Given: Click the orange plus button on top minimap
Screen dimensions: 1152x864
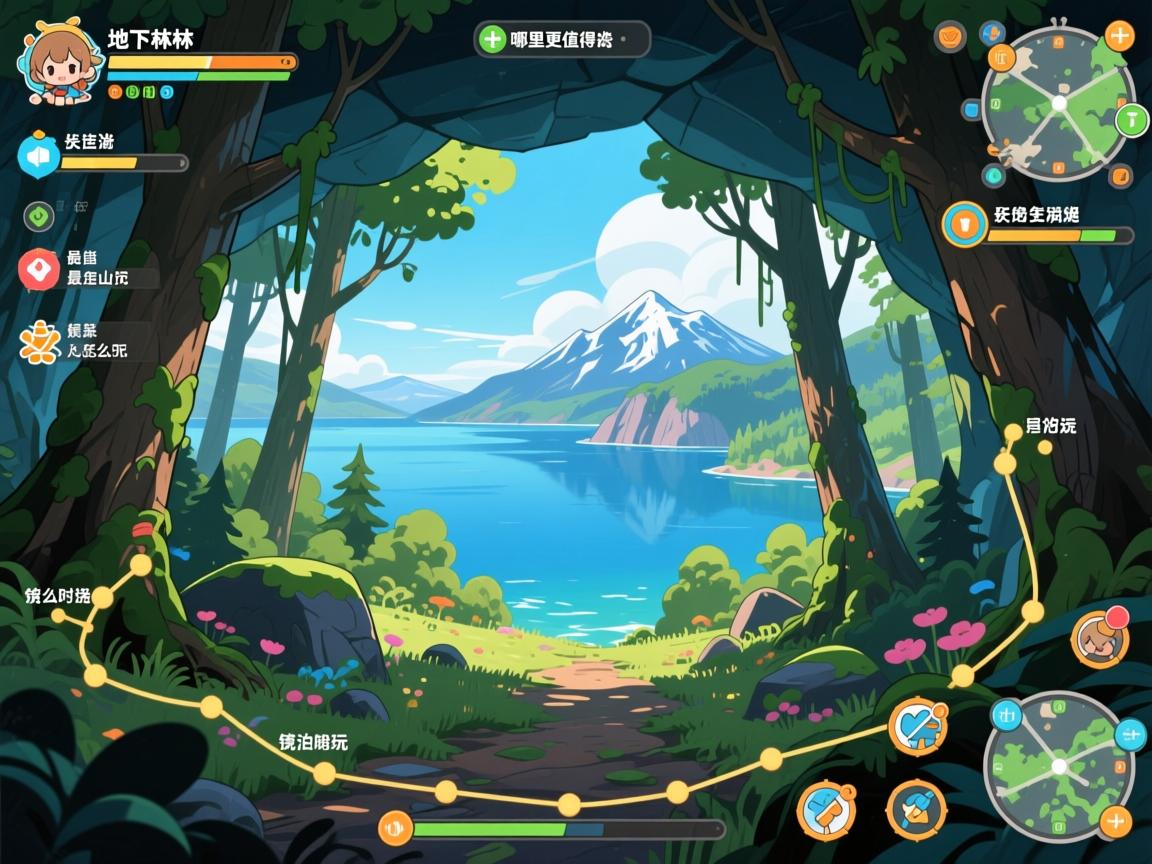Looking at the screenshot, I should click(1119, 38).
